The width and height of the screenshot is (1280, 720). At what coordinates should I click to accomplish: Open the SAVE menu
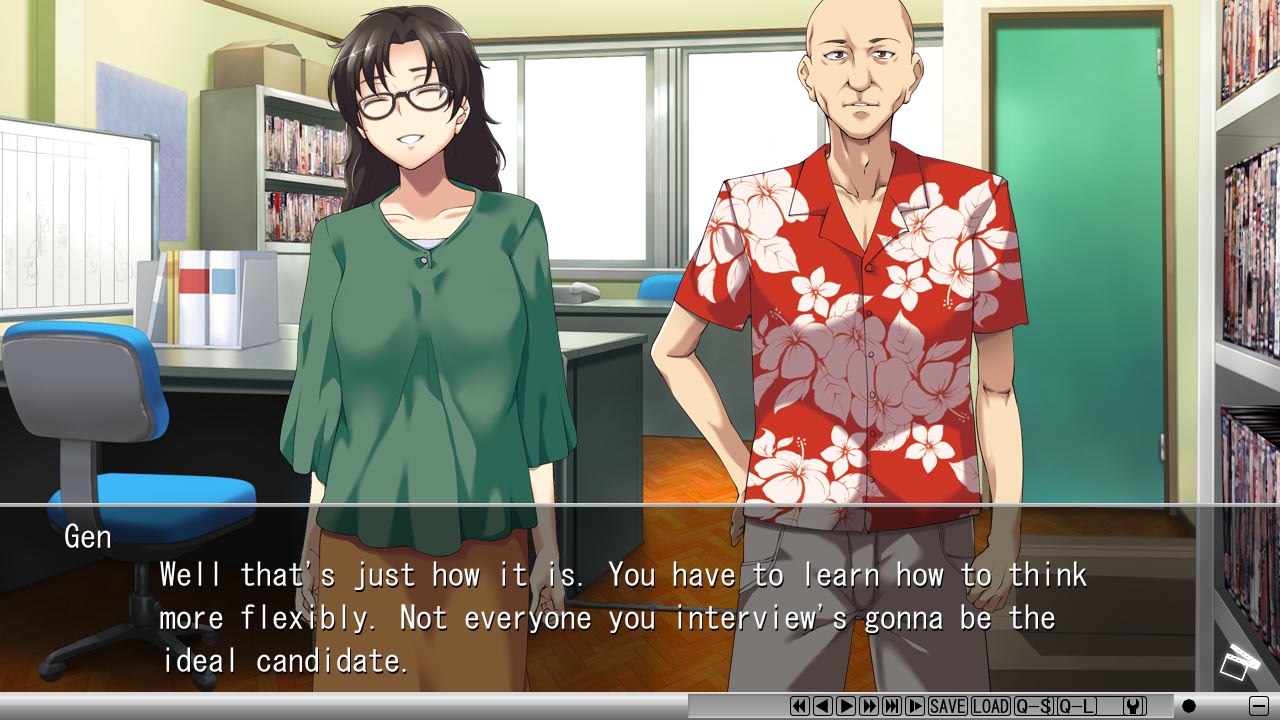coord(947,706)
